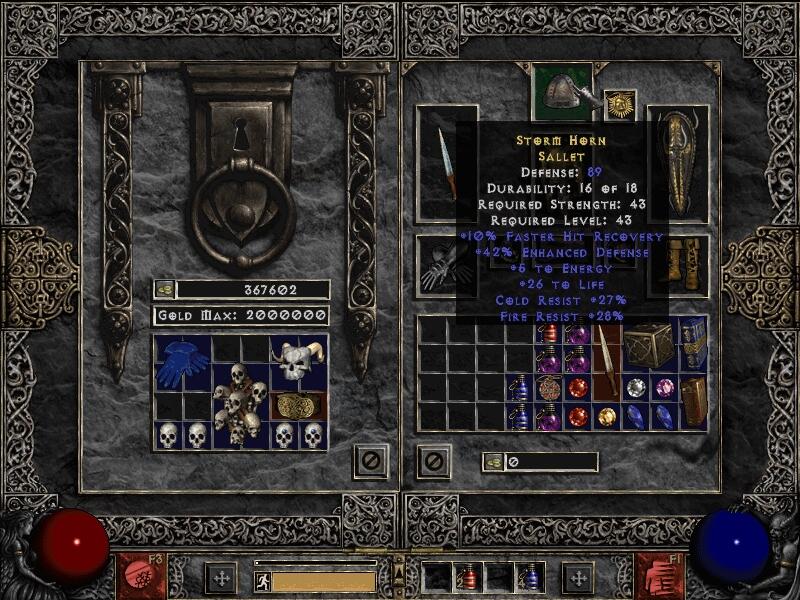Pick up the white diamond gem
Image resolution: width=800 pixels, height=600 pixels.
pyautogui.click(x=635, y=388)
